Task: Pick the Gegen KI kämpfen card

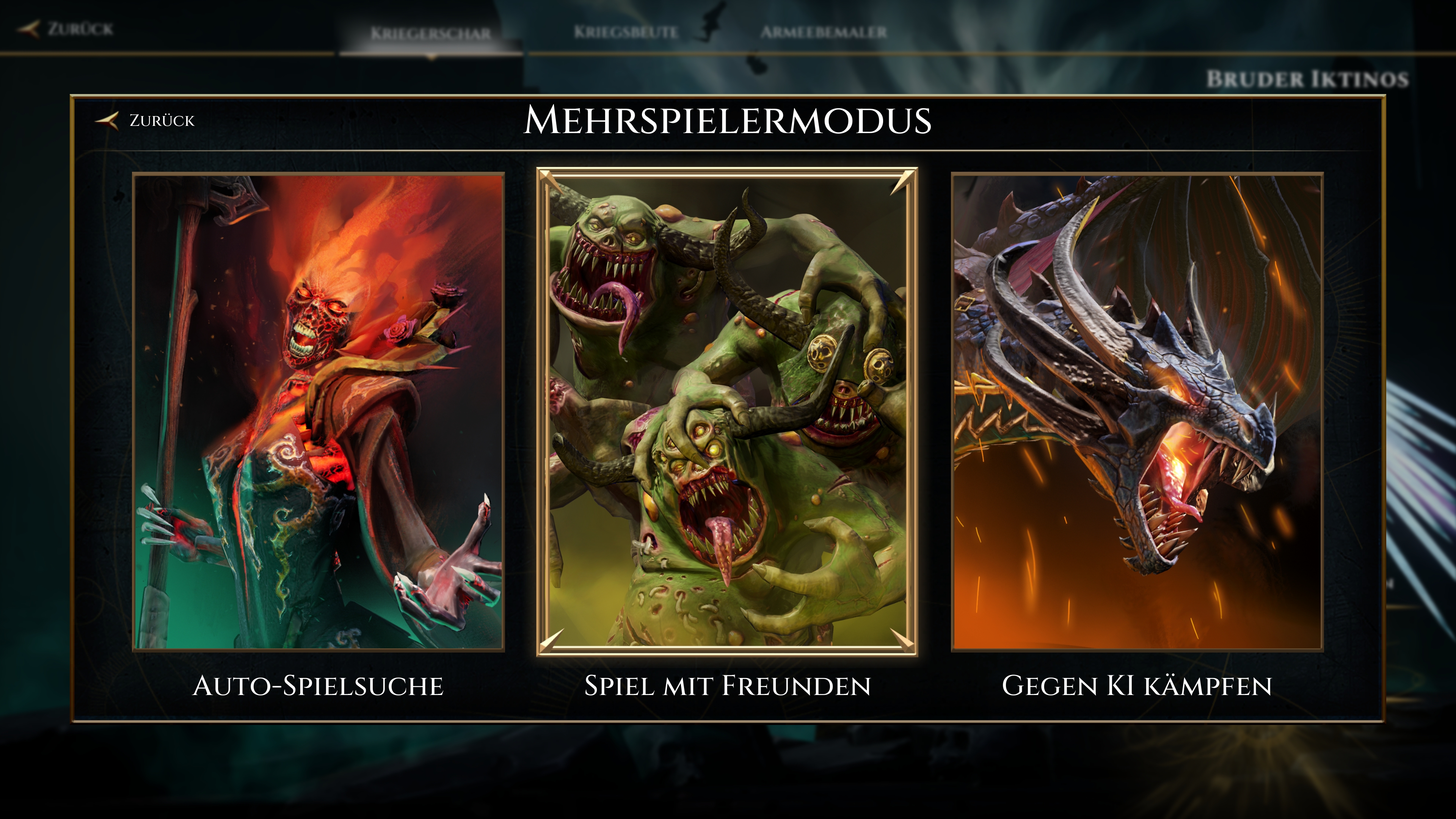Action: point(1137,411)
